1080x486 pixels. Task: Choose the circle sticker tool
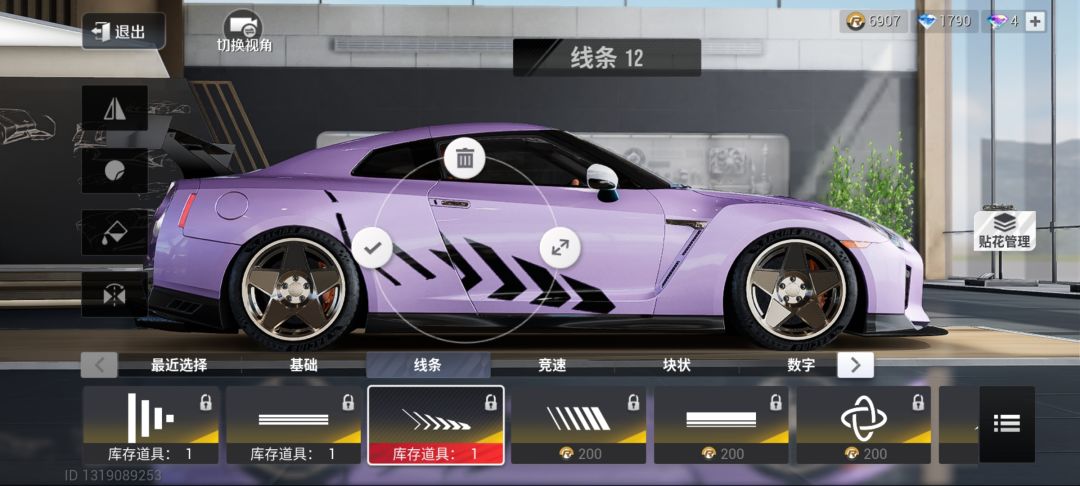coord(115,170)
